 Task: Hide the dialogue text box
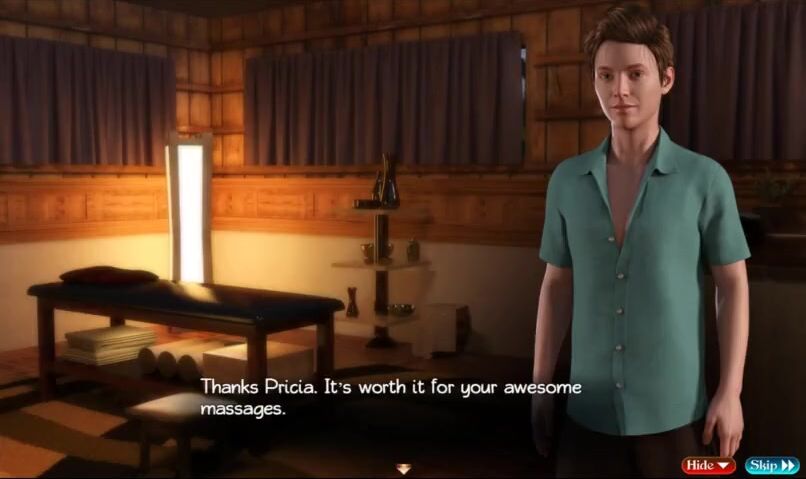[708, 465]
